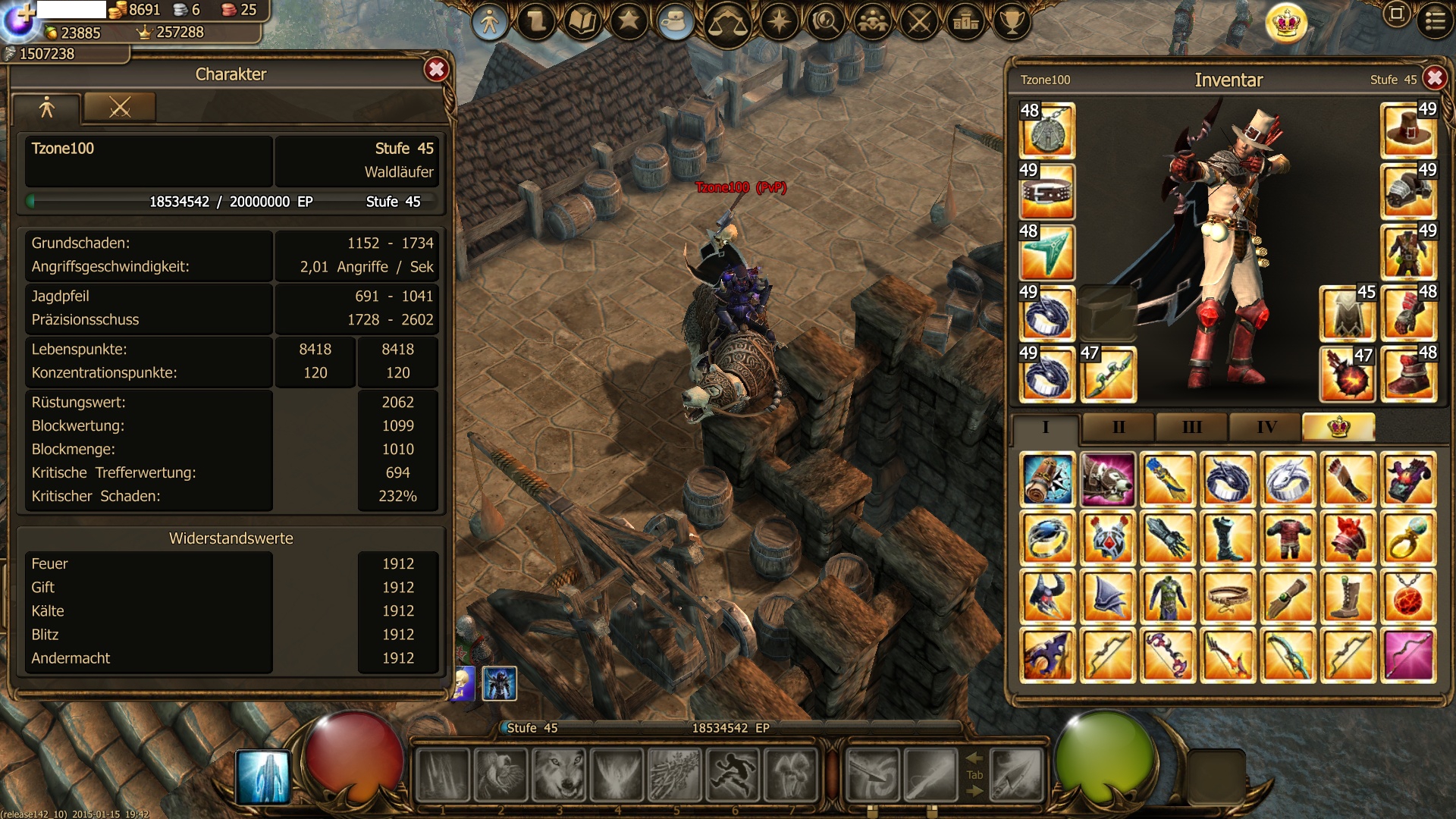Open inventory bag tab II
This screenshot has height=819, width=1456.
1118,427
